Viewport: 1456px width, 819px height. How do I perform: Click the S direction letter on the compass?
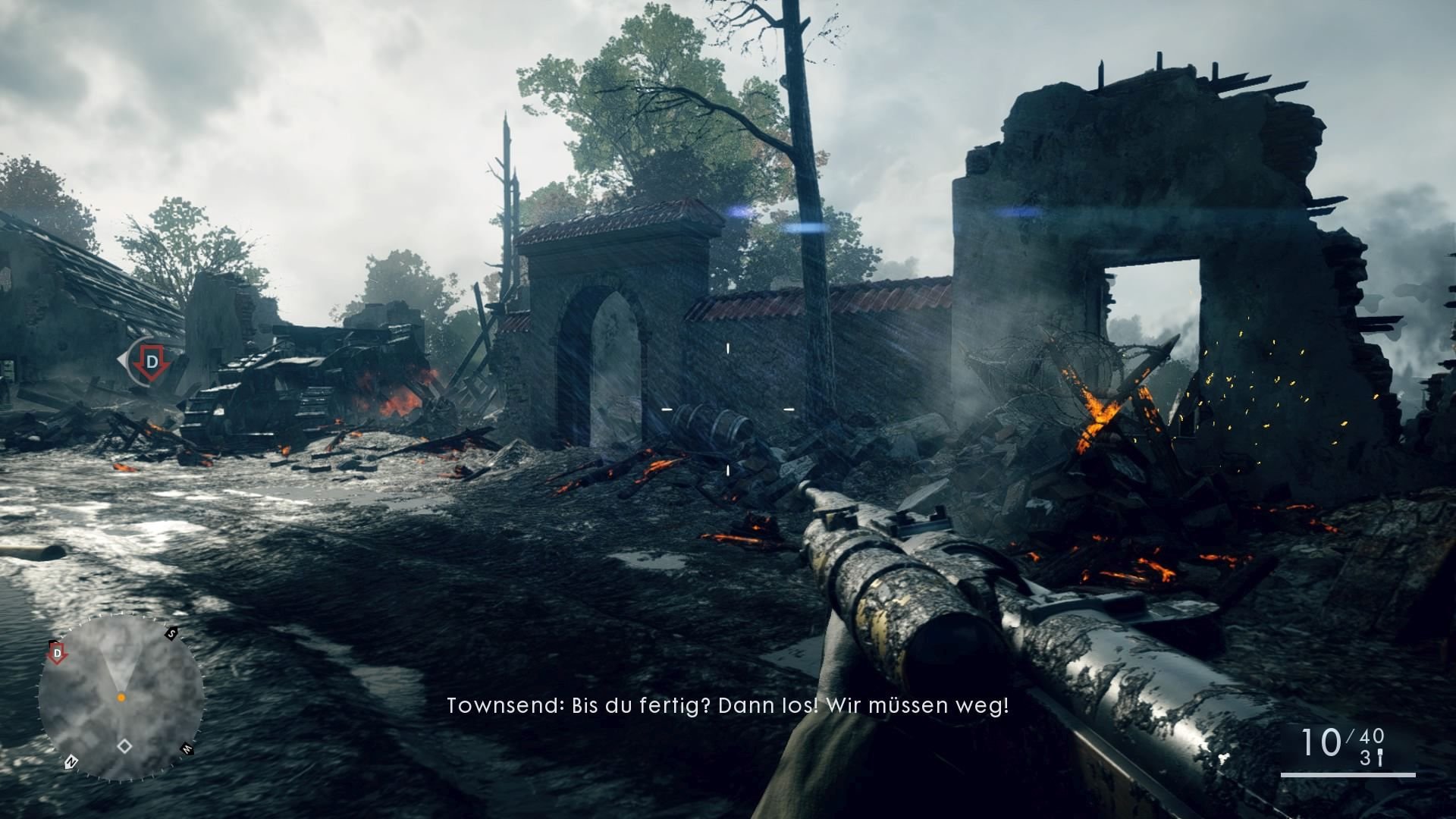pyautogui.click(x=171, y=633)
